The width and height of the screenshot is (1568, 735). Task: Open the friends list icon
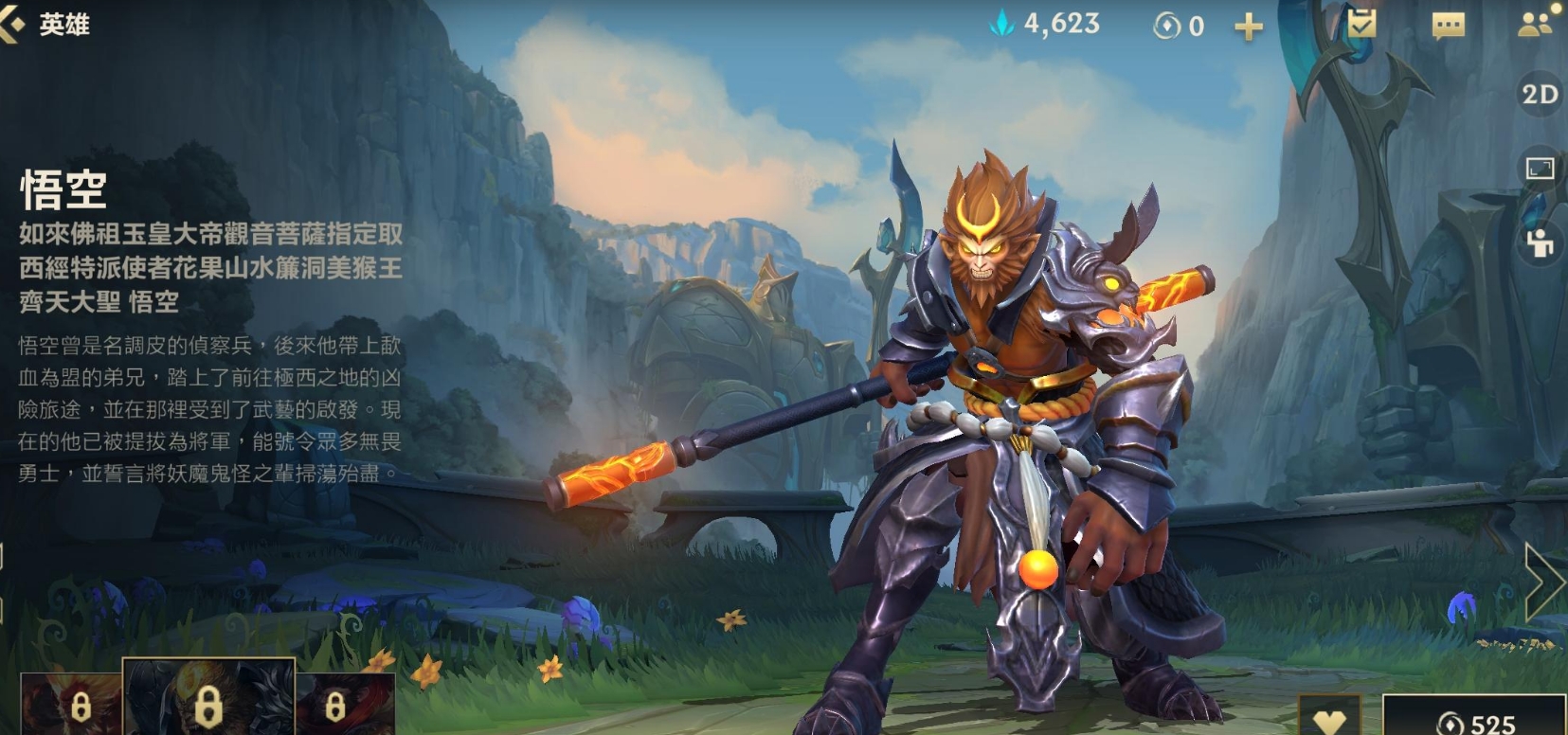tap(1534, 26)
